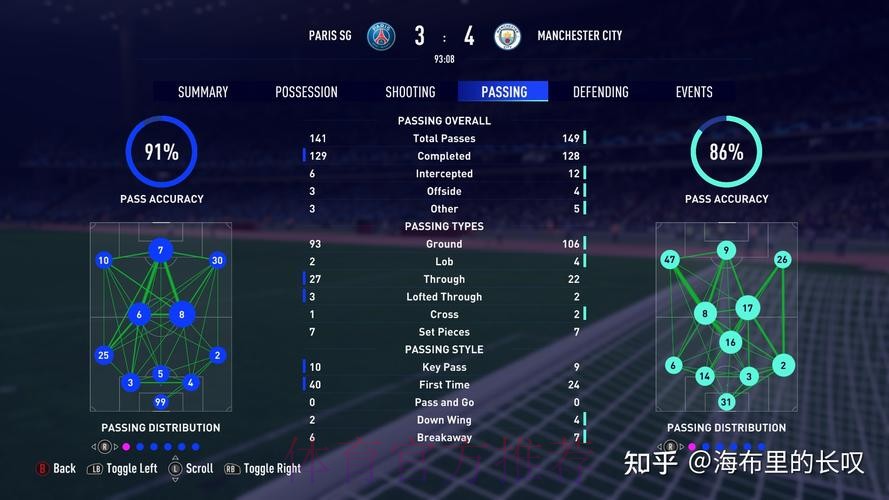Choose Manchester City player 31 node
The image size is (889, 500).
[x=727, y=402]
